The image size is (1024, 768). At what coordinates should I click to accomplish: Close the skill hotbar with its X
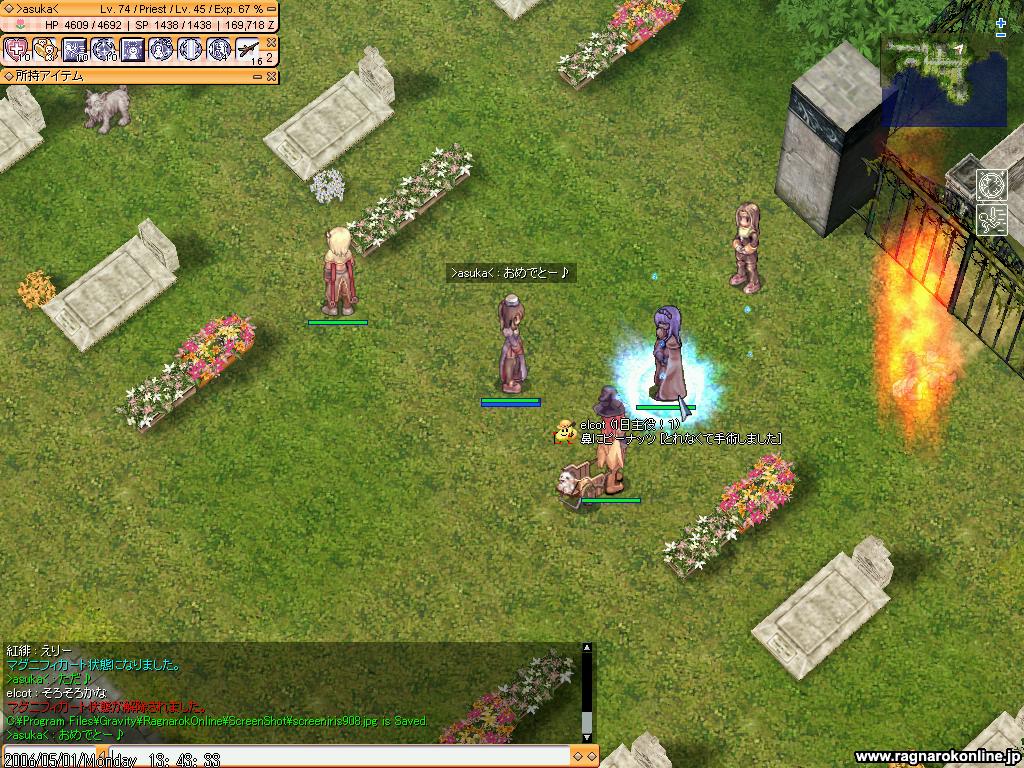pyautogui.click(x=271, y=43)
